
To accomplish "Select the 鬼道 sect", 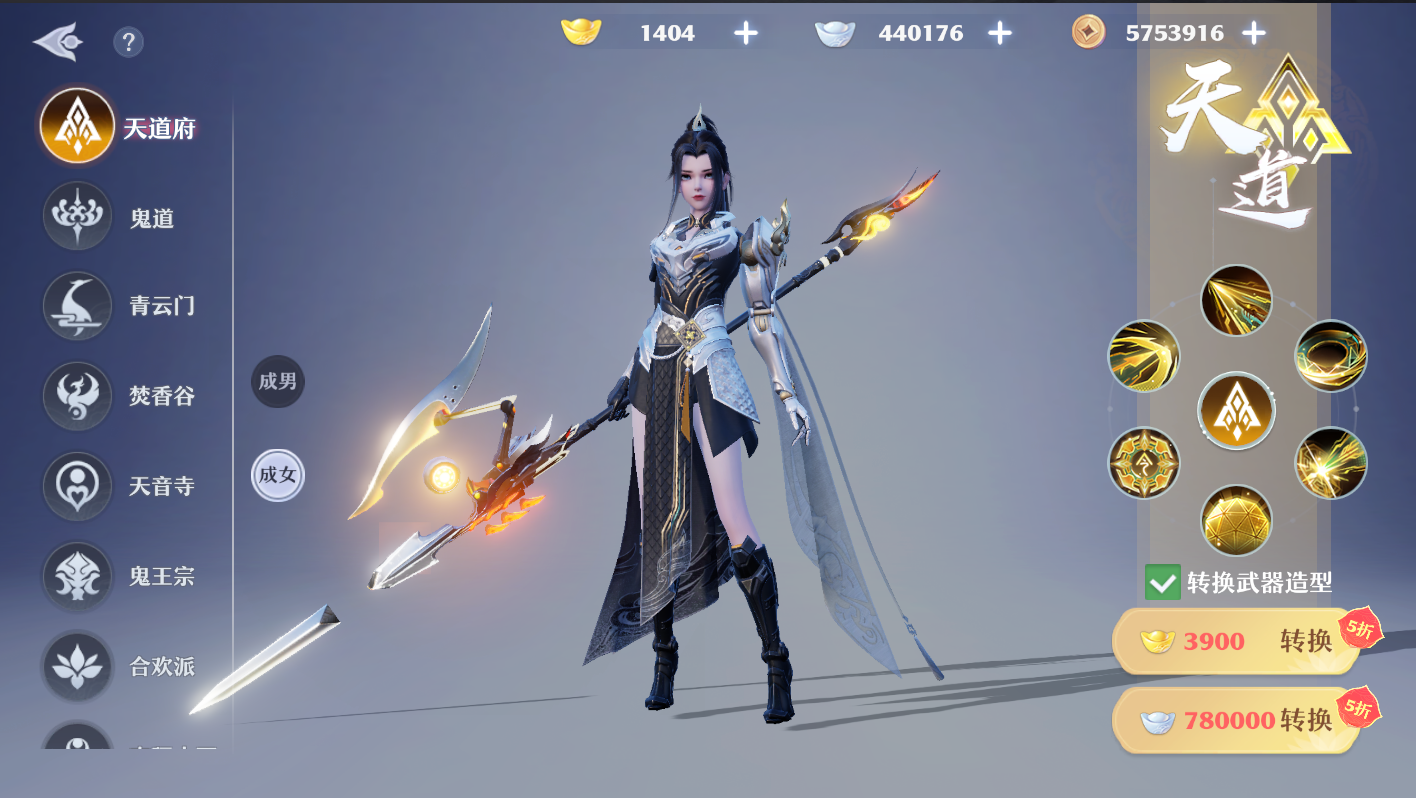I will pos(78,217).
